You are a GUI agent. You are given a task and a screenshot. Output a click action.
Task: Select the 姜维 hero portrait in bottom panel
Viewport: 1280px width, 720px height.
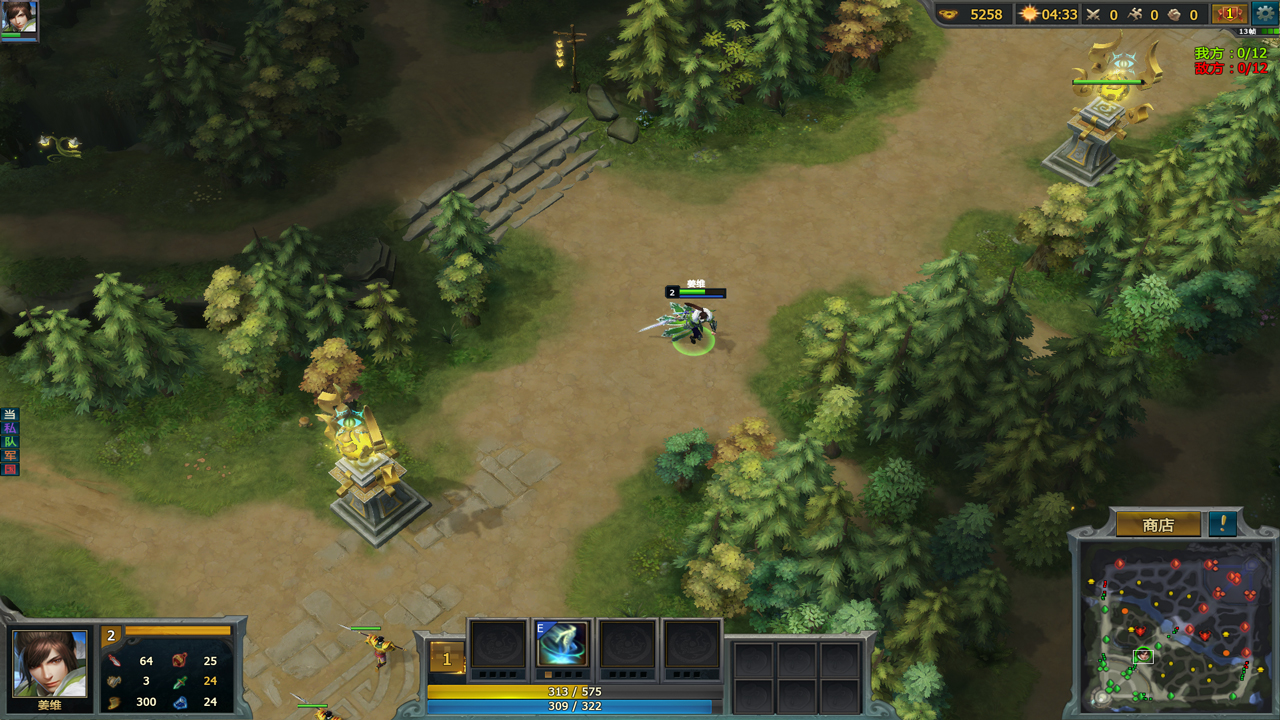tap(49, 663)
